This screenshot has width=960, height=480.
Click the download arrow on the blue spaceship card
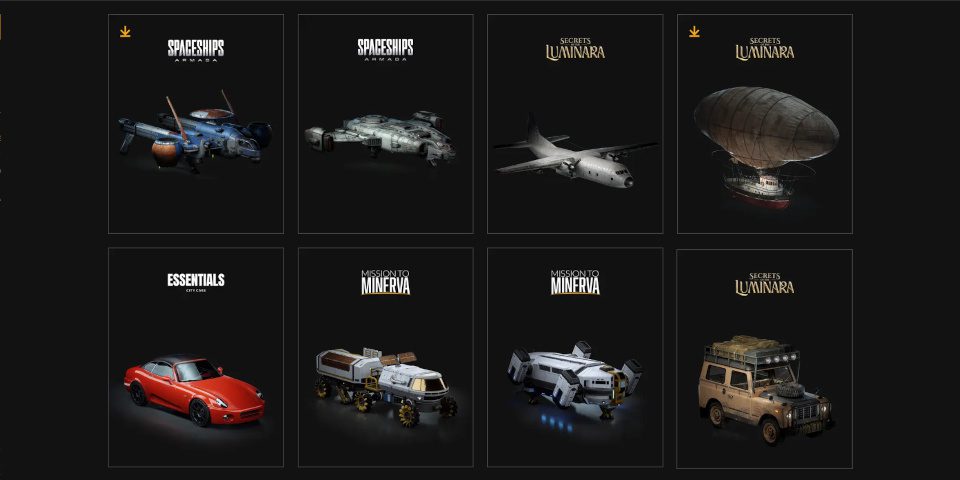125,32
